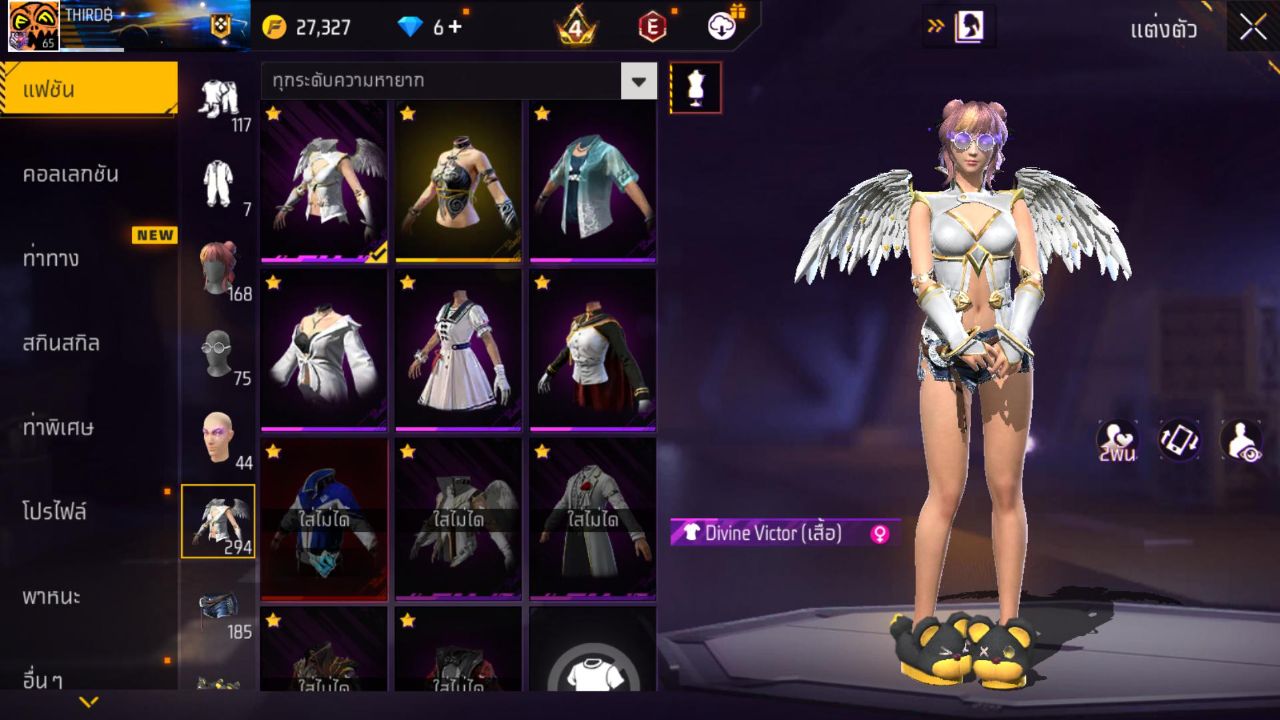Add diamonds with the plus button
Image resolution: width=1280 pixels, height=720 pixels.
tap(455, 27)
